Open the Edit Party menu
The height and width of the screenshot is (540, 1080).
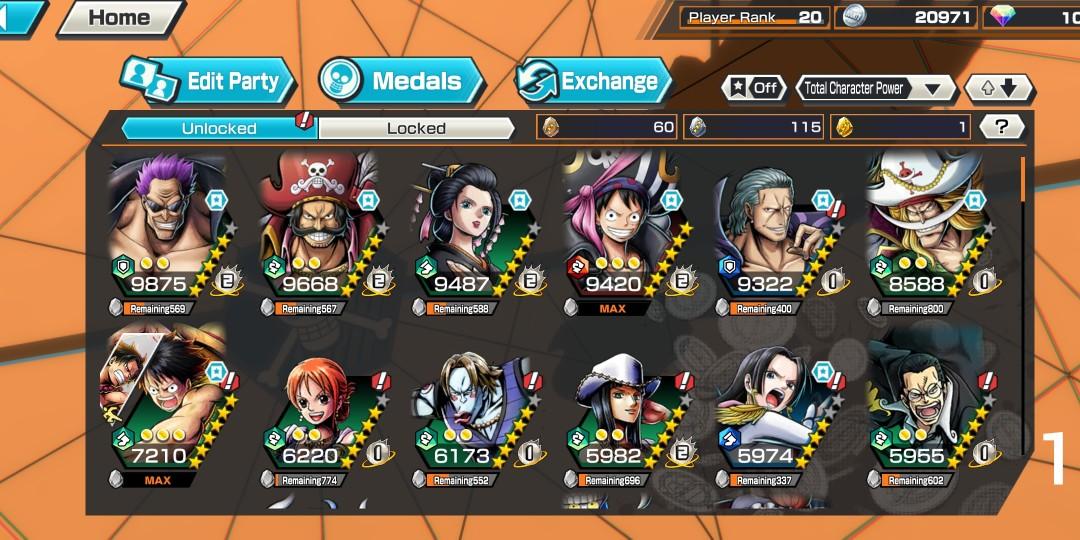(208, 82)
